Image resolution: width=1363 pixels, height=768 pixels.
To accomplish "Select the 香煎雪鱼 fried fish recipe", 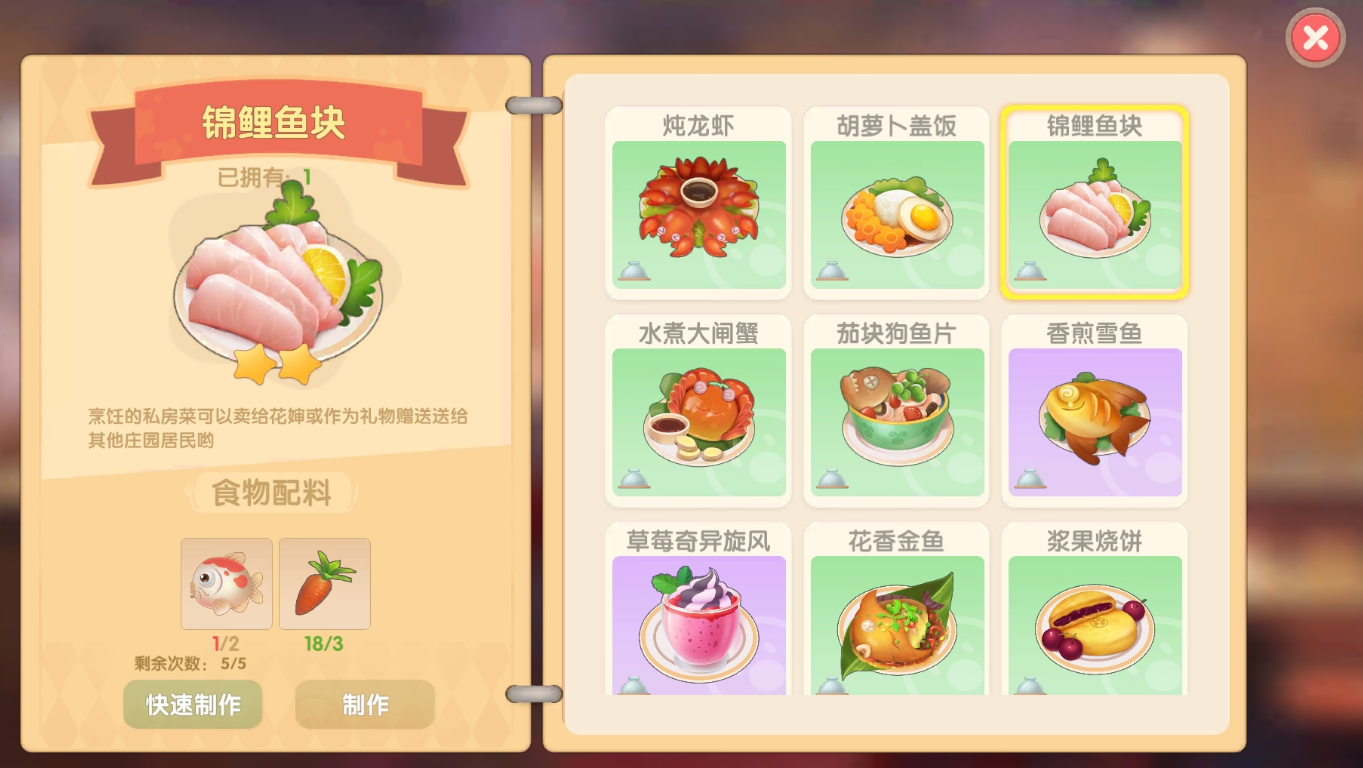I will click(1094, 411).
